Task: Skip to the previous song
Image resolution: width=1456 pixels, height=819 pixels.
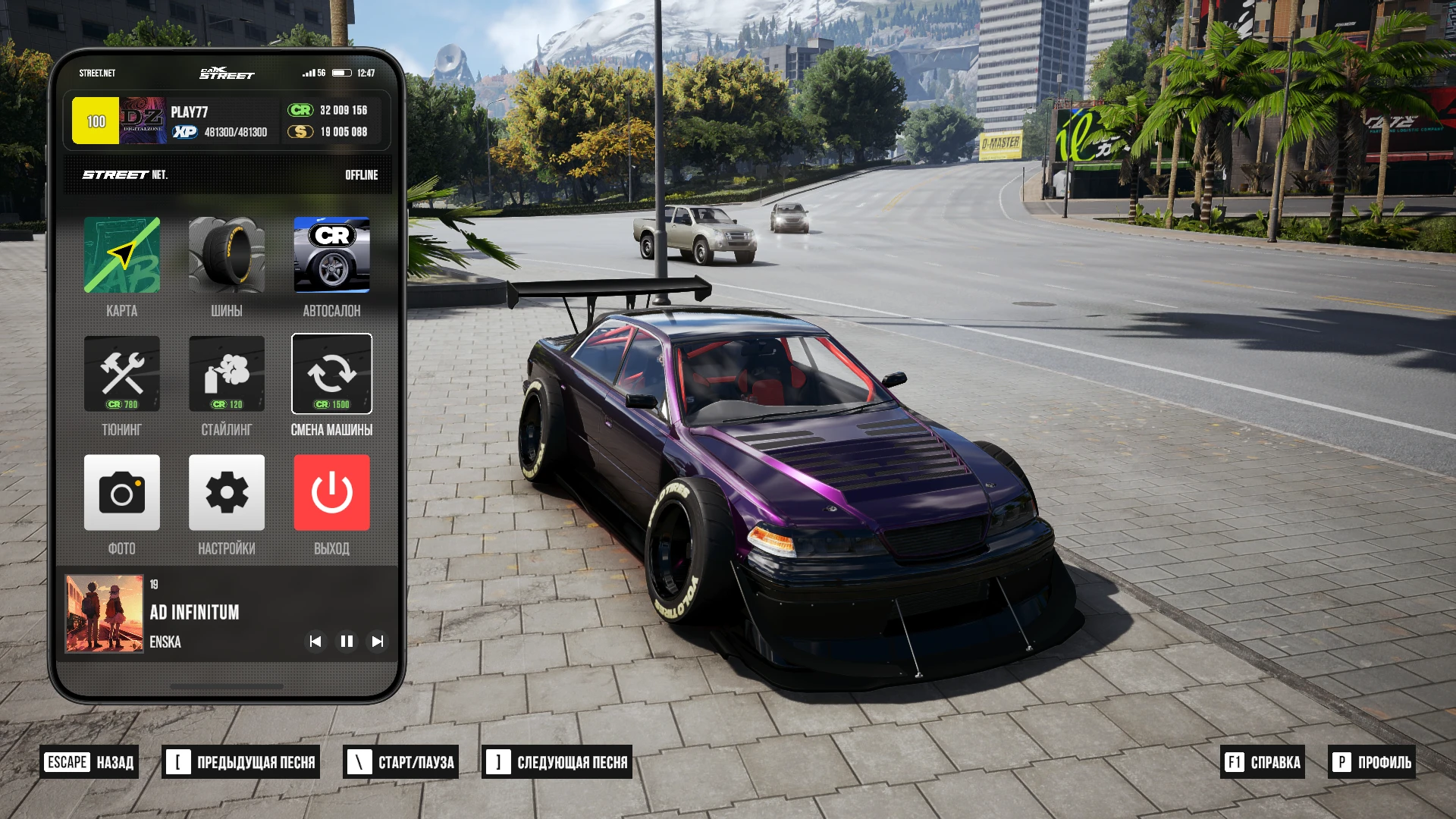Action: click(315, 642)
